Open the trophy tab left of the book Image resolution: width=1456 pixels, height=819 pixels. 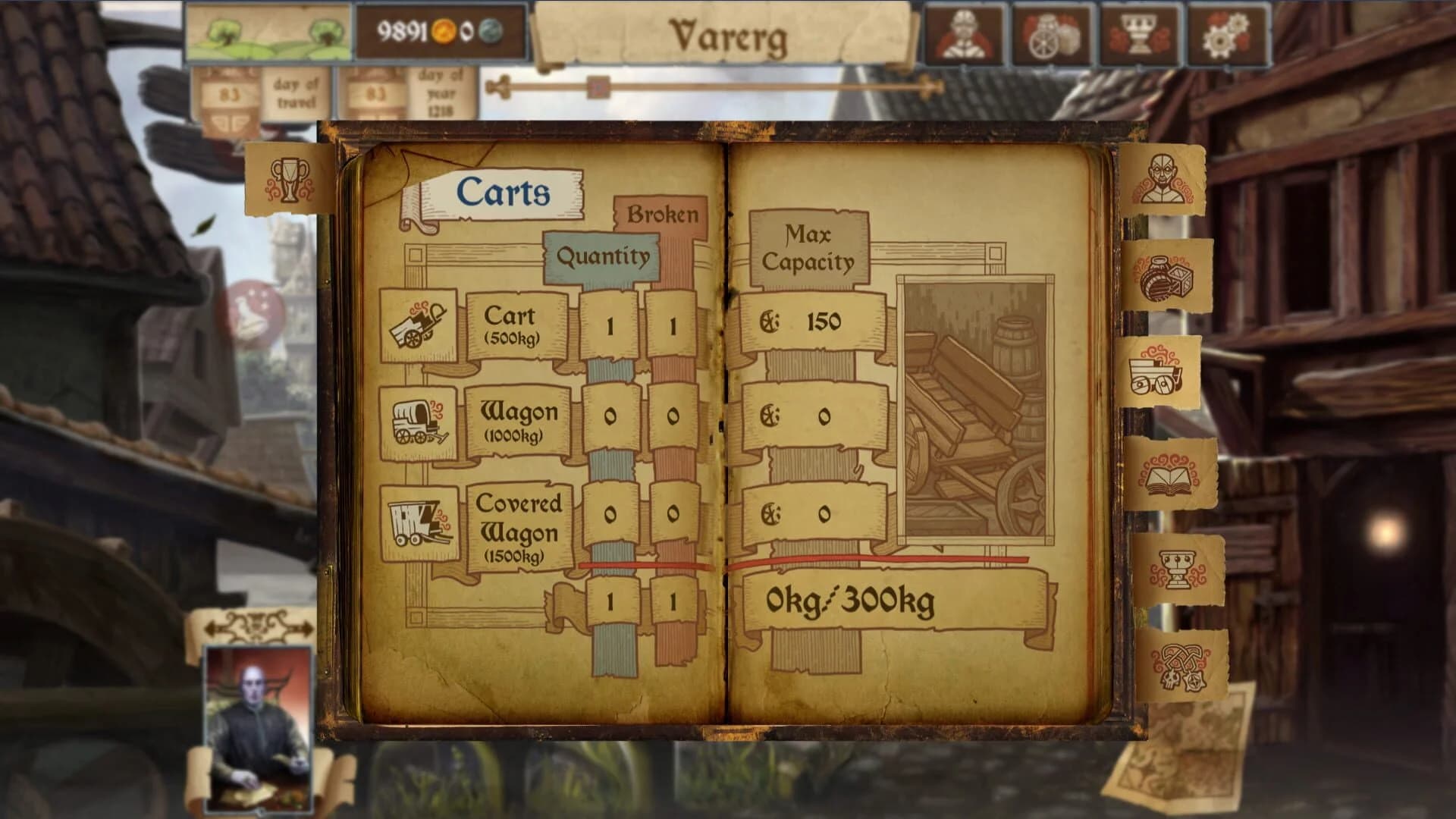coord(292,180)
